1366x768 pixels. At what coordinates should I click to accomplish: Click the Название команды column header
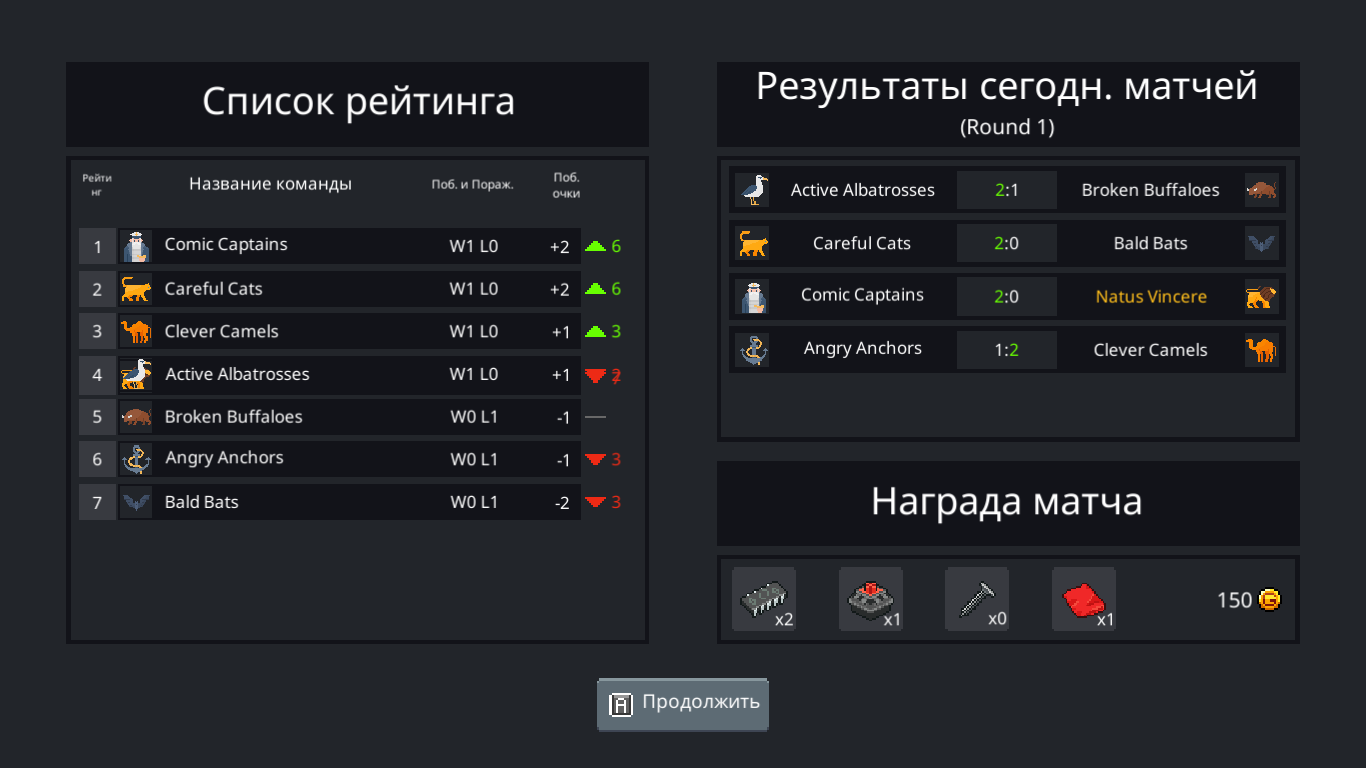(270, 183)
